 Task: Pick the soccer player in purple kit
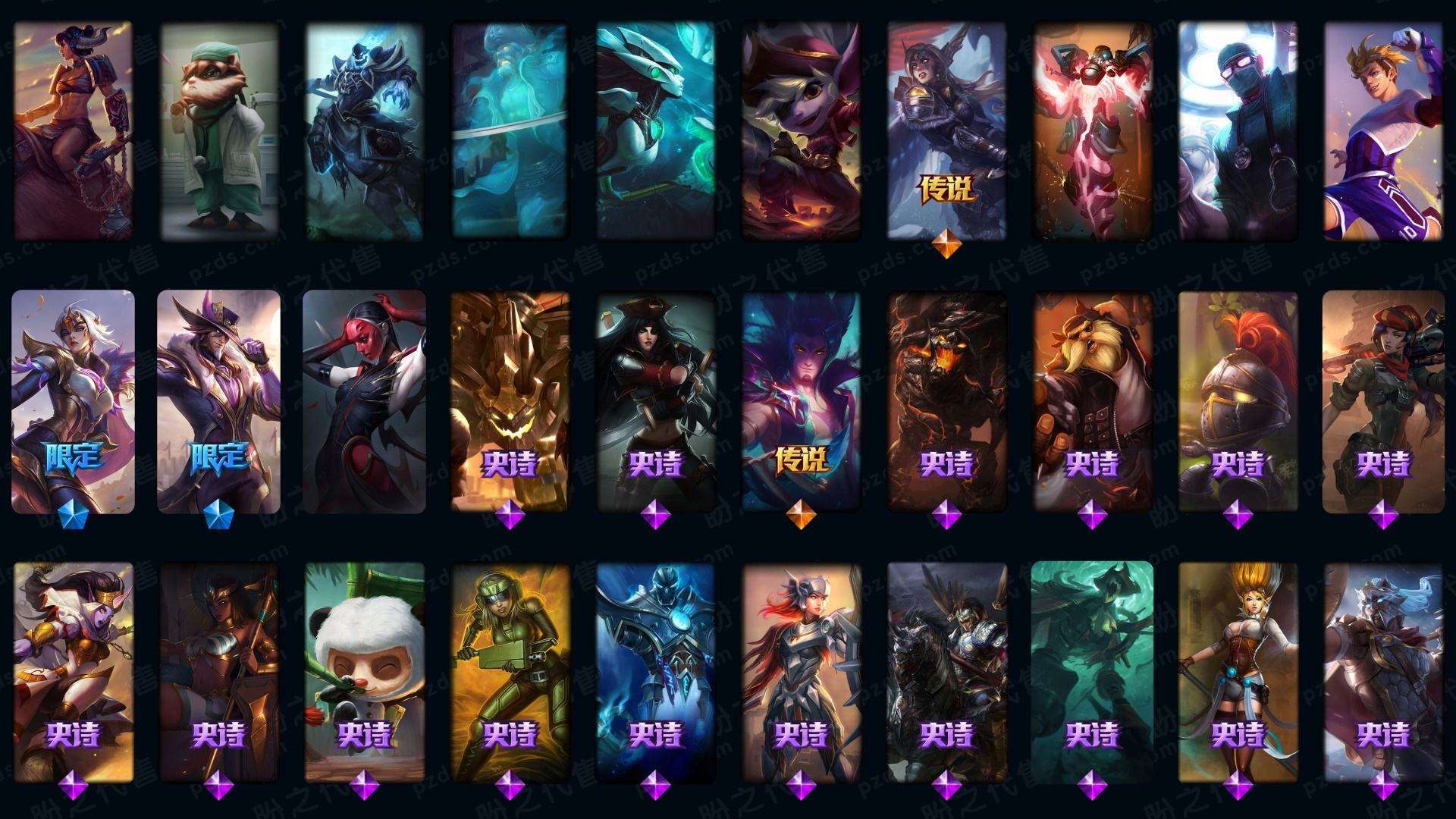(1383, 130)
